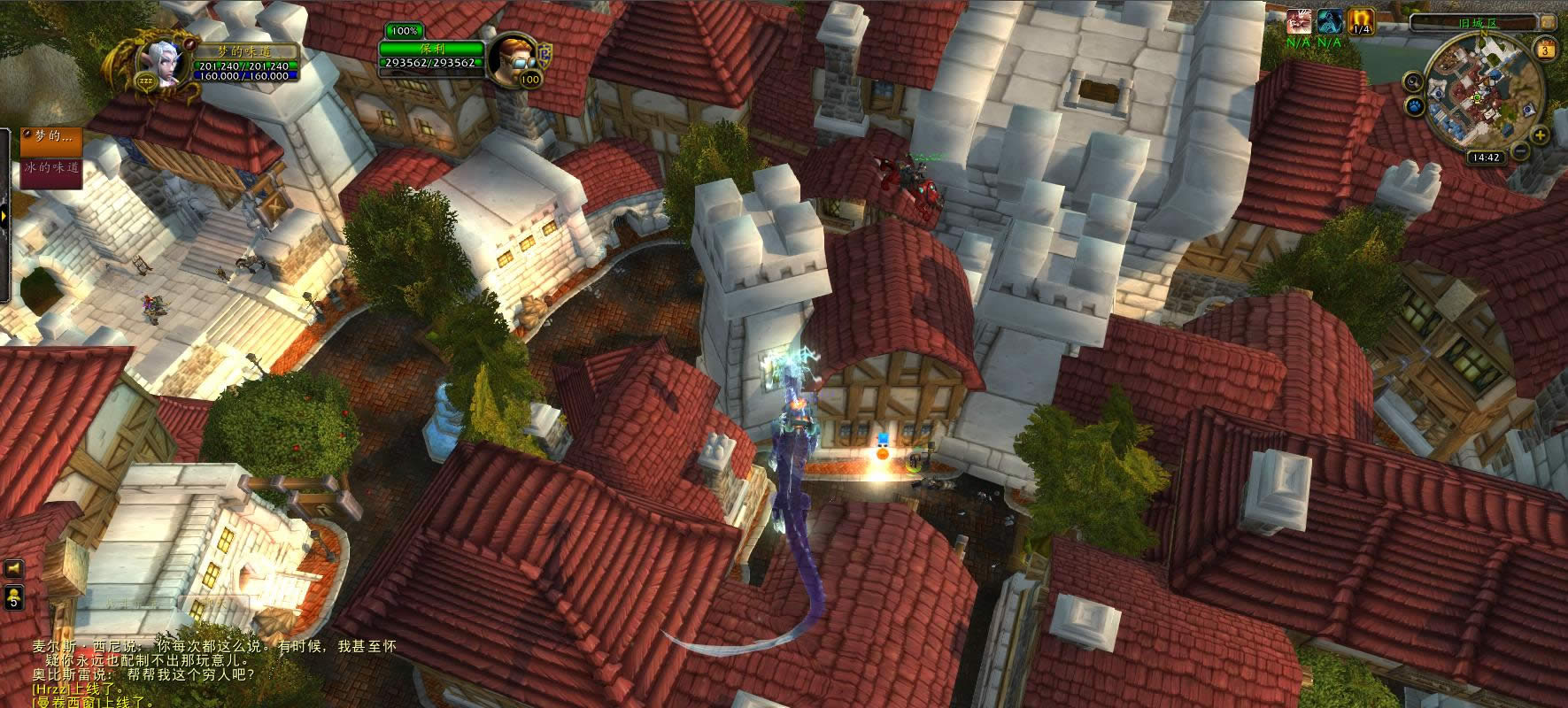This screenshot has width=1568, height=708.
Task: Click the golden horseshoe 1/4 buff icon
Action: click(x=1359, y=21)
